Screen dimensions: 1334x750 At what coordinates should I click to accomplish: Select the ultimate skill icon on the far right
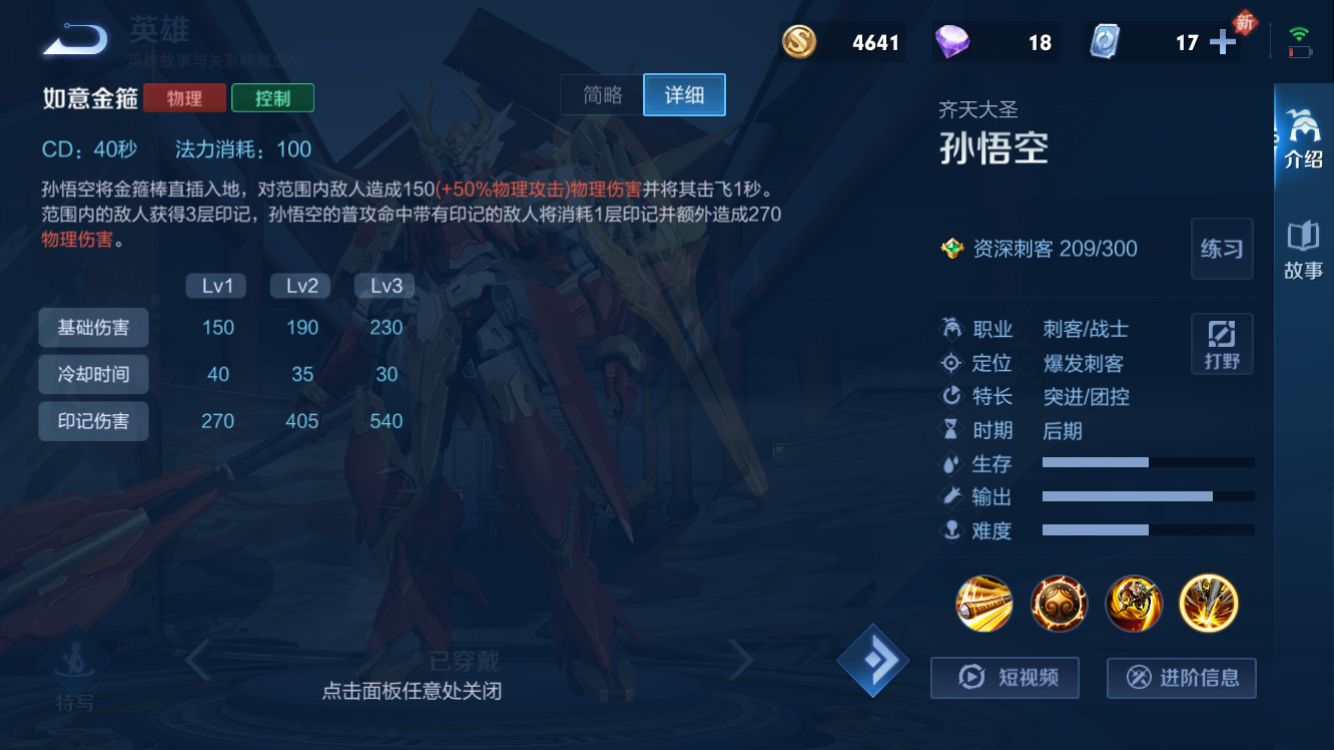point(1210,604)
